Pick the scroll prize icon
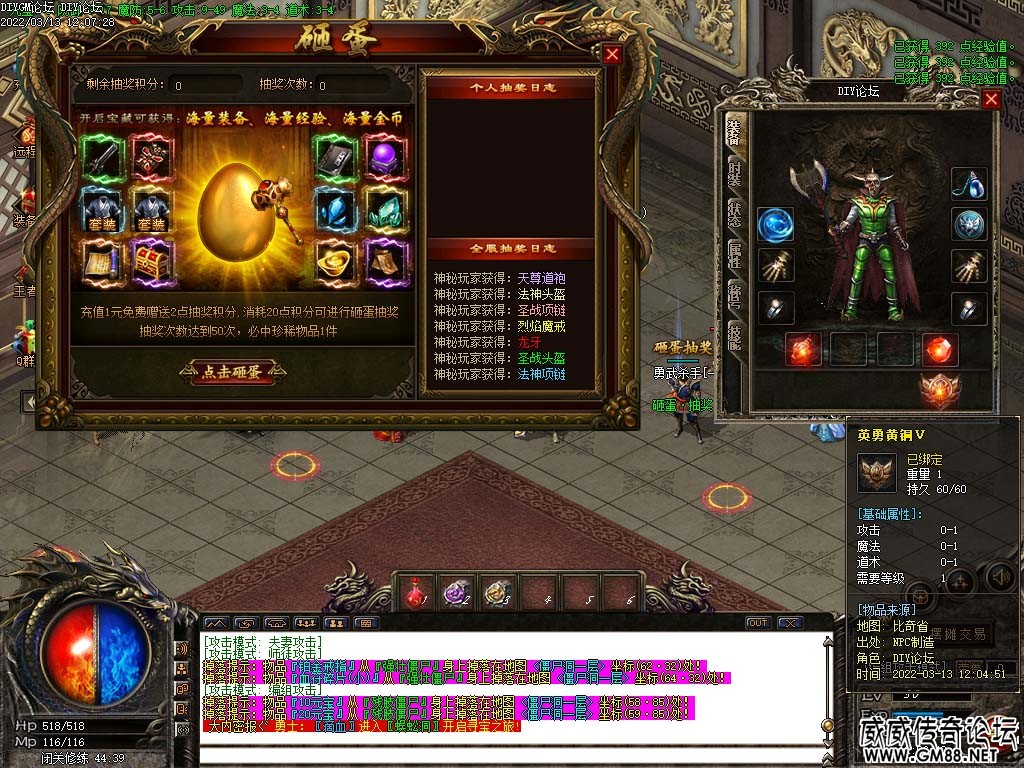Image resolution: width=1024 pixels, height=768 pixels. (103, 263)
